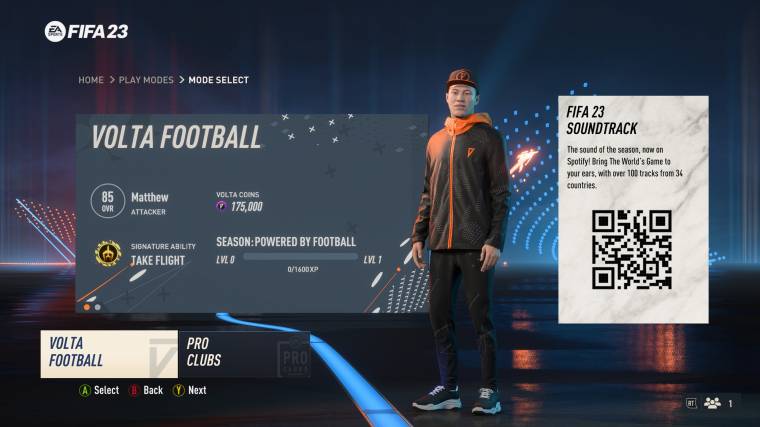Image resolution: width=760 pixels, height=427 pixels.
Task: Open the Volta Football info card
Action: point(252,213)
